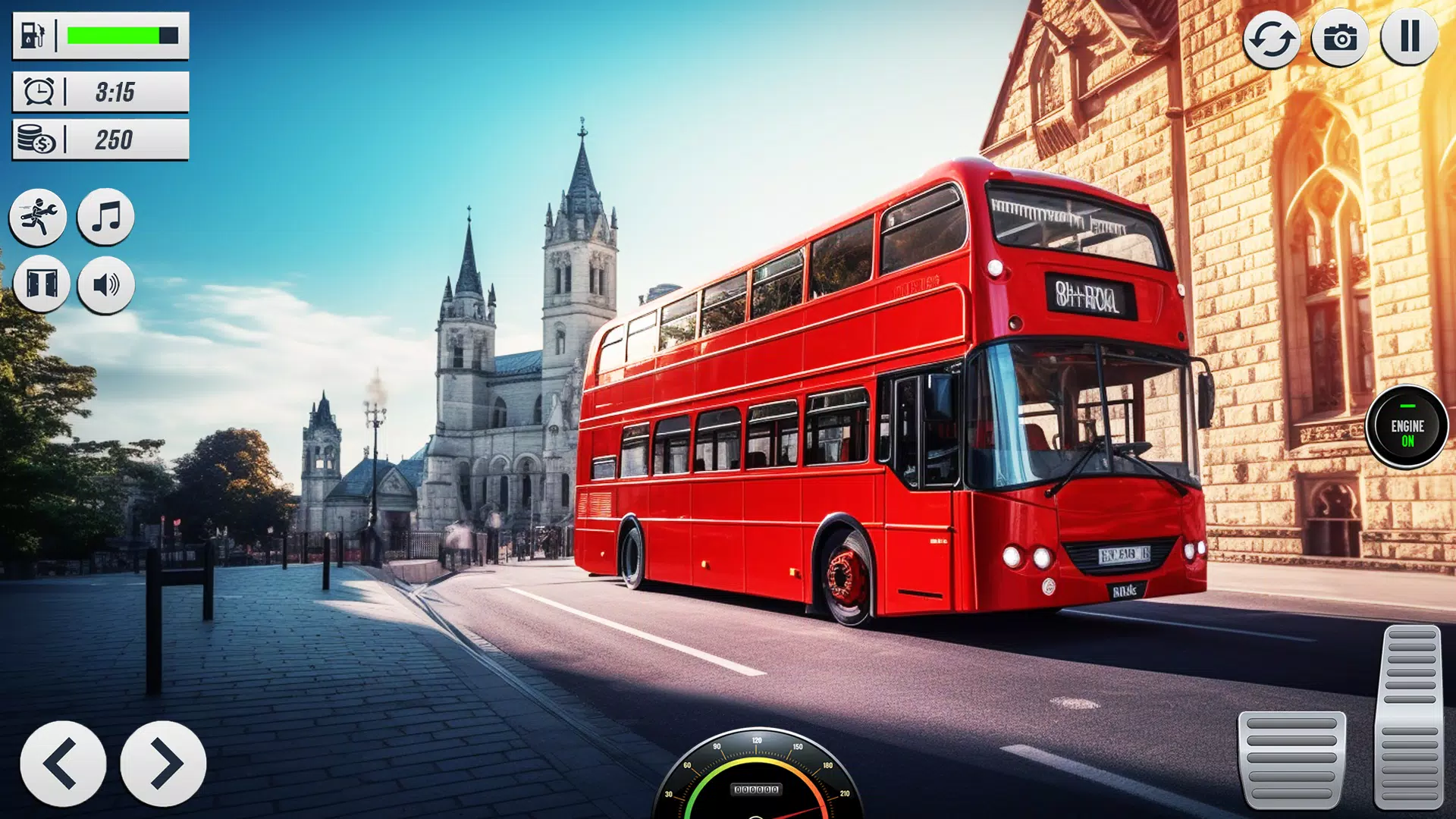Click the green fuel level bar
The height and width of the screenshot is (819, 1456).
point(121,33)
